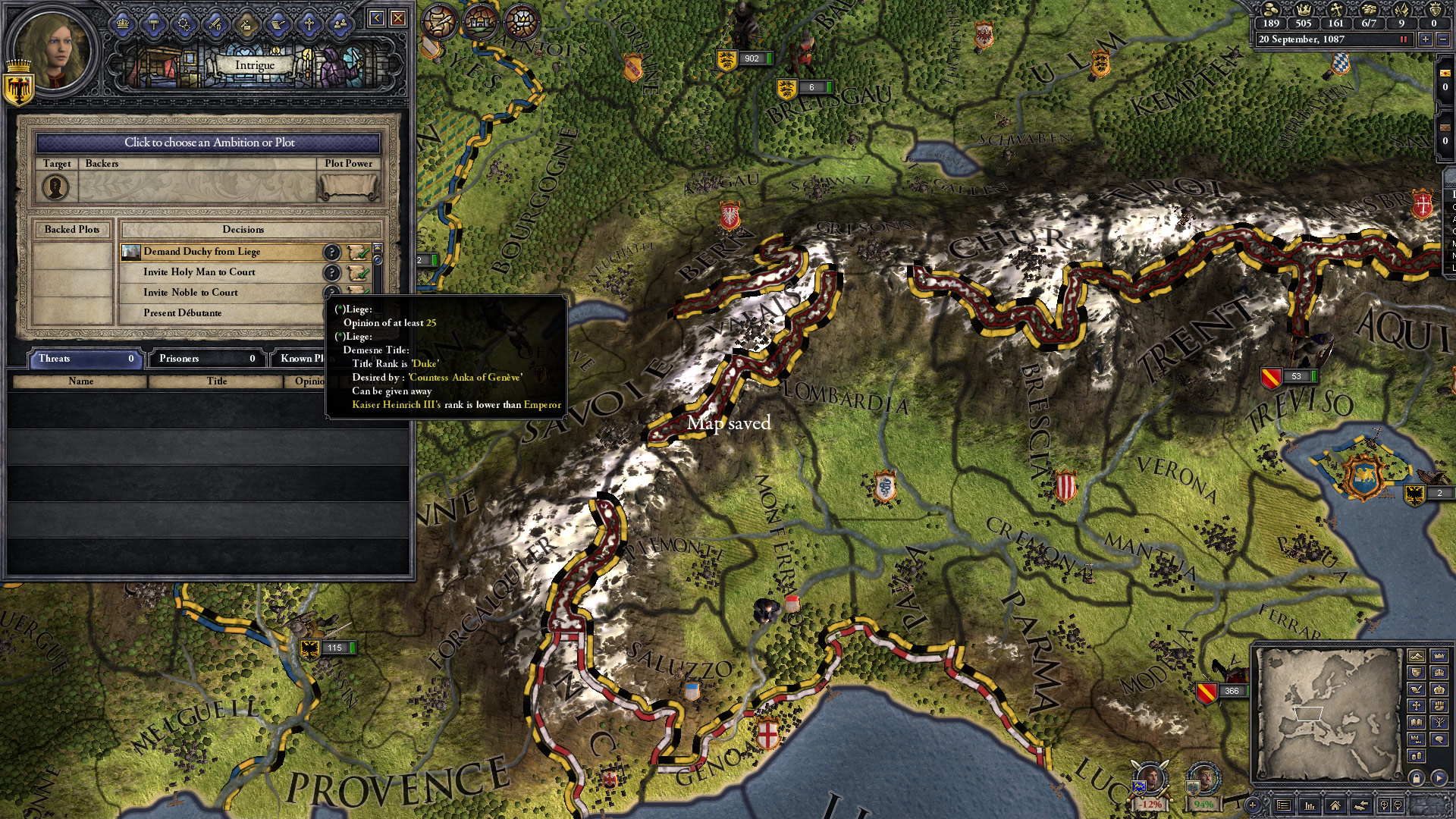Screen dimensions: 1456x819
Task: Toggle pause on the date bar
Action: coord(1403,39)
